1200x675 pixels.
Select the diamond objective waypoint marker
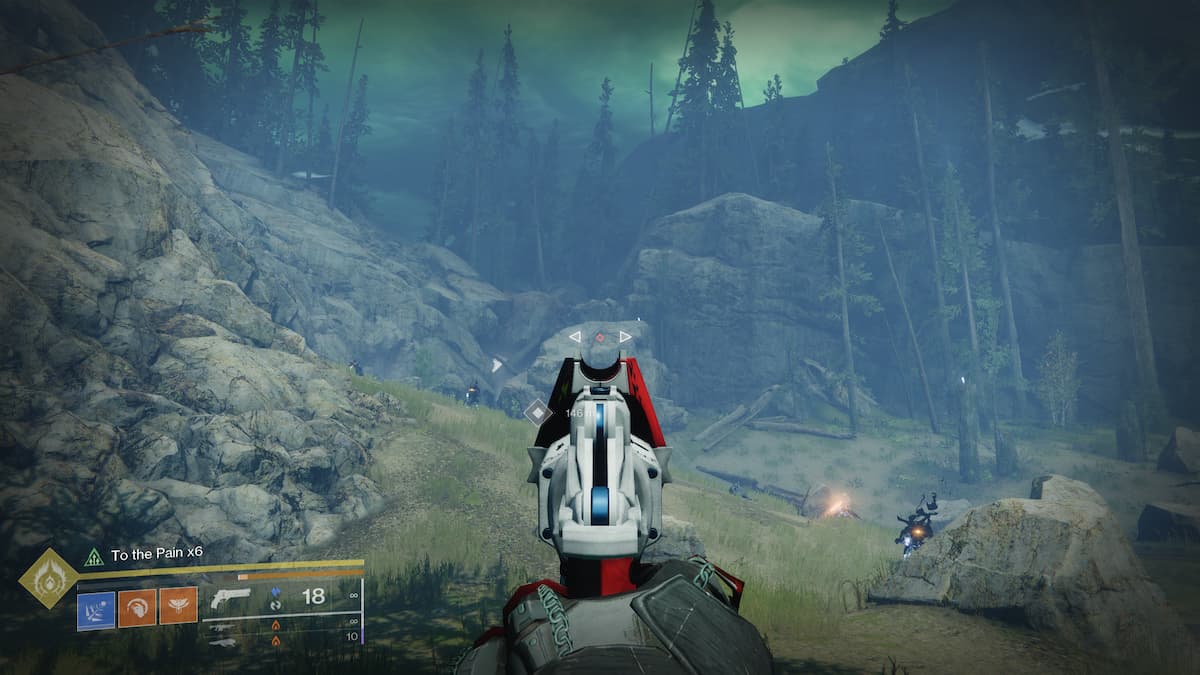(539, 410)
